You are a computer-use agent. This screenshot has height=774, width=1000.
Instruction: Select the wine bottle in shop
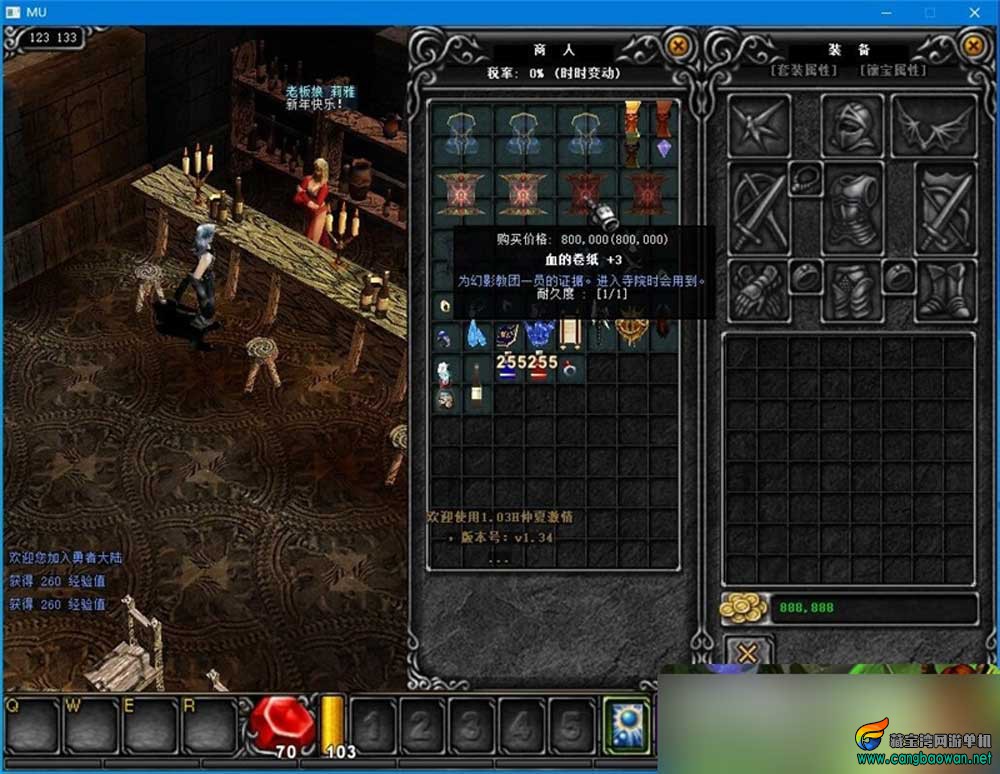click(x=477, y=382)
